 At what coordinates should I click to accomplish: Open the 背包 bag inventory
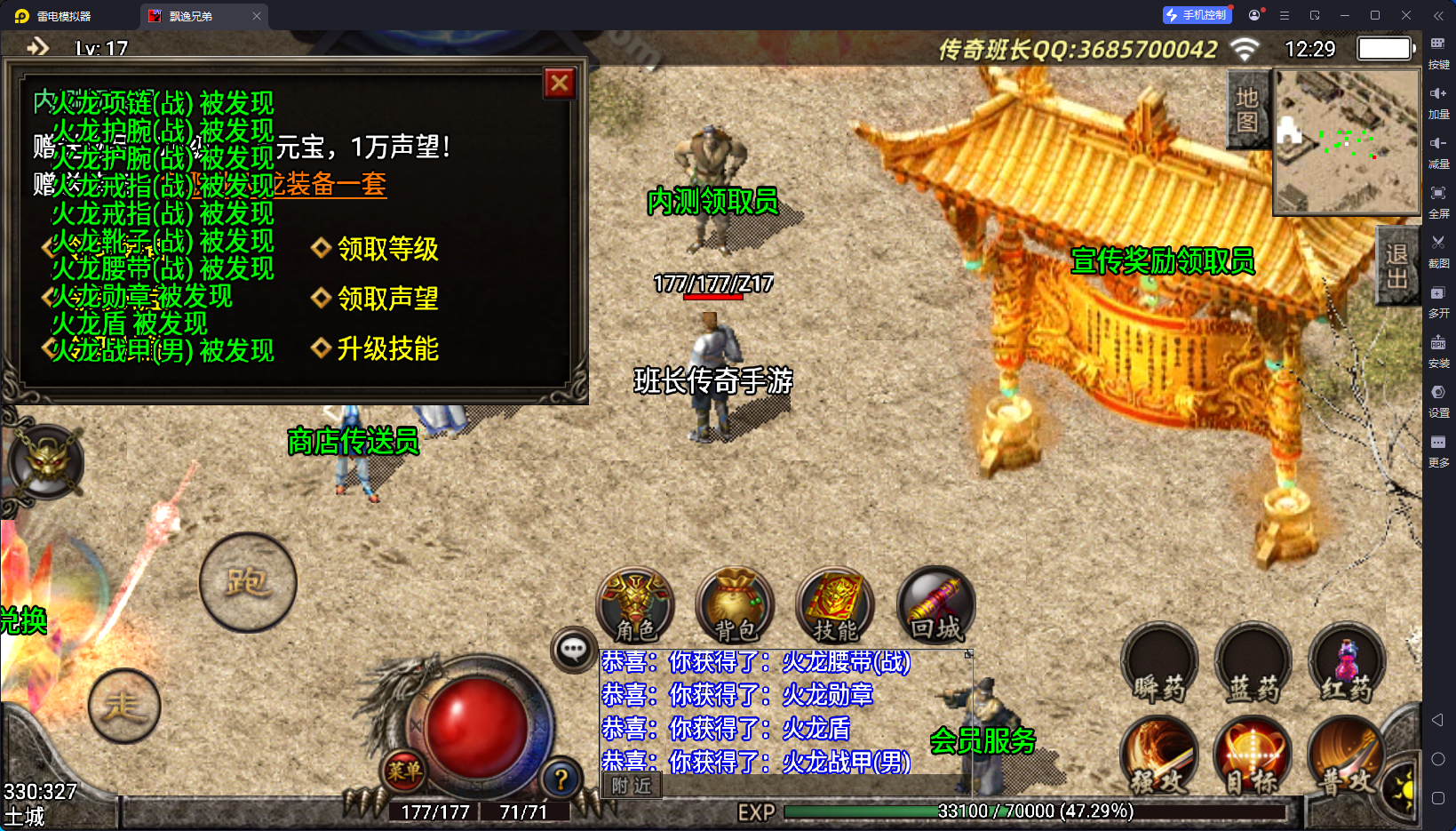pos(736,605)
